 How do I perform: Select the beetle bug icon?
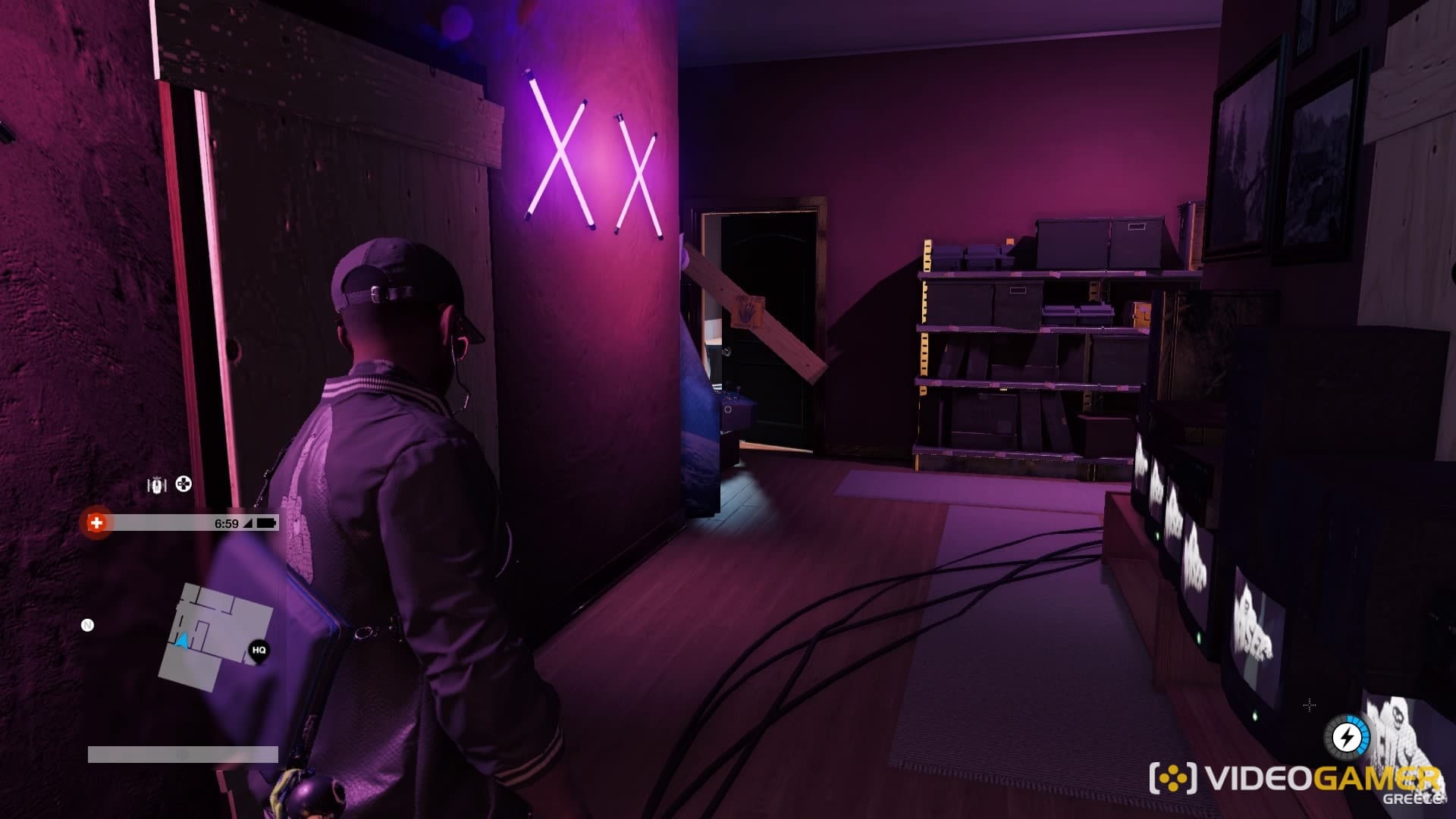(157, 485)
